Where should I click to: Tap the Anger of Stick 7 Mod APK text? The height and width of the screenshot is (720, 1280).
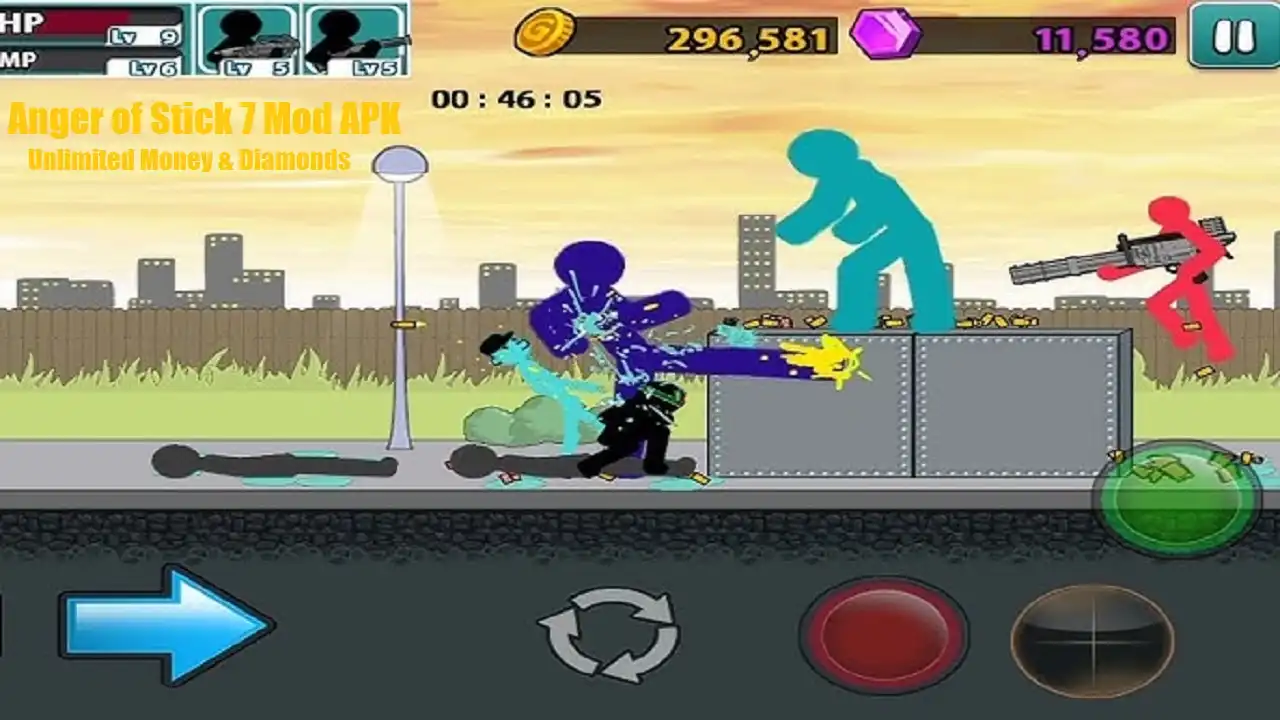pyautogui.click(x=205, y=119)
